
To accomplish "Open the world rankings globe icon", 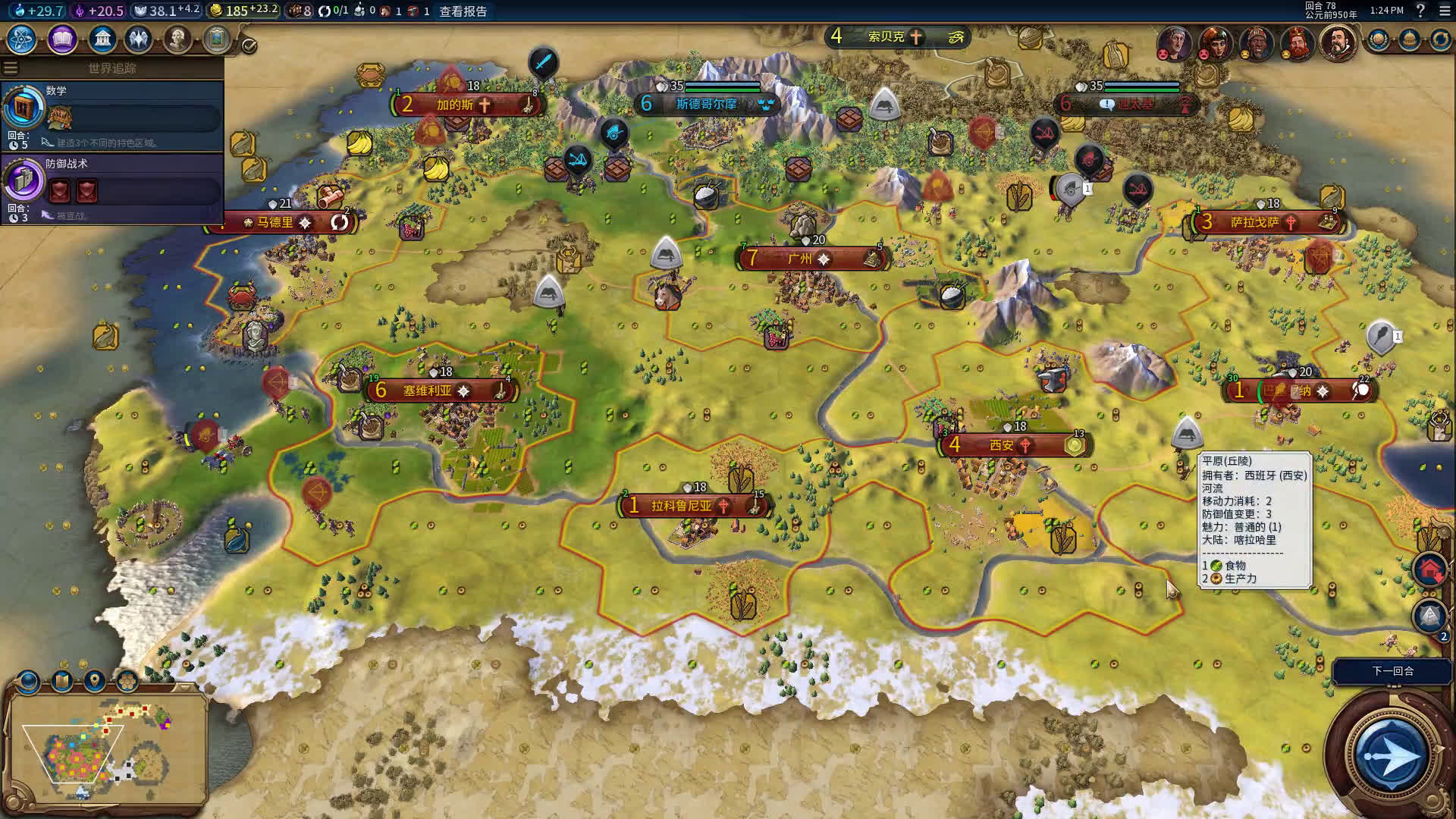I will (1378, 40).
